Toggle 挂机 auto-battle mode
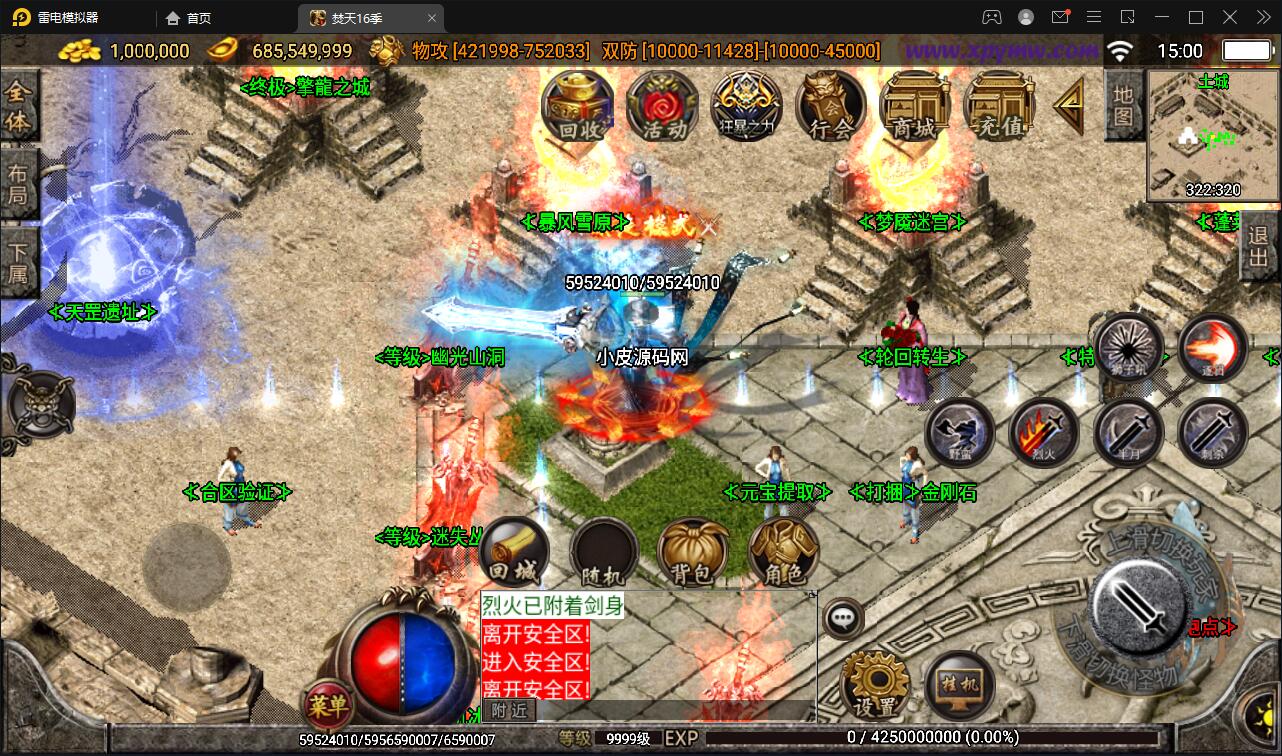The image size is (1282, 756). pyautogui.click(x=959, y=686)
